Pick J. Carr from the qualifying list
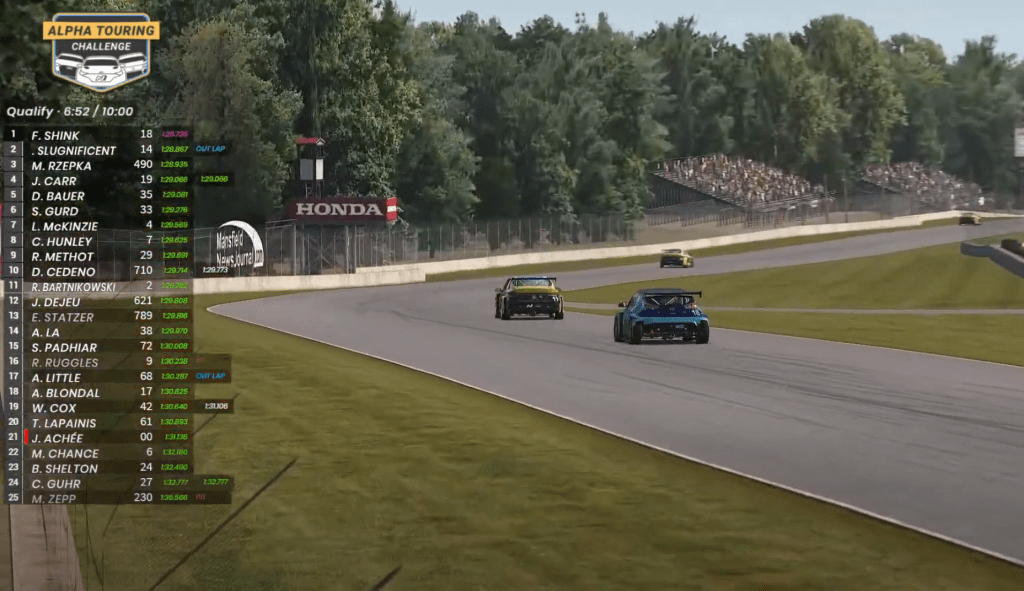This screenshot has width=1024, height=591. (x=56, y=180)
